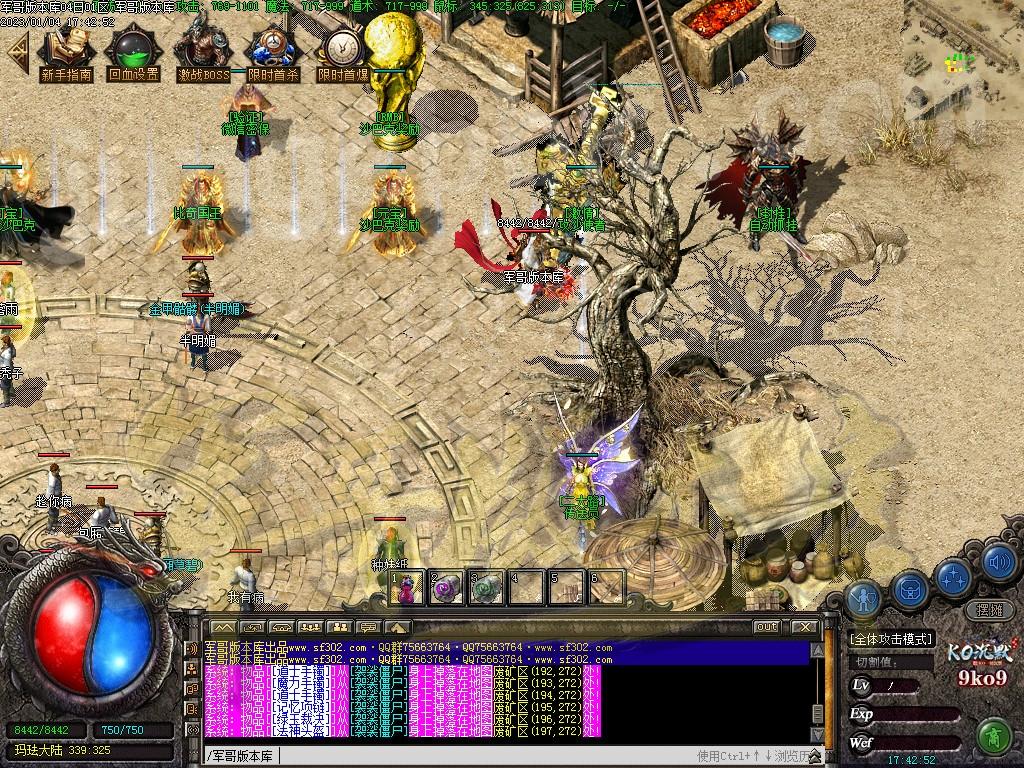Close the chat panel with the X button

tap(804, 627)
